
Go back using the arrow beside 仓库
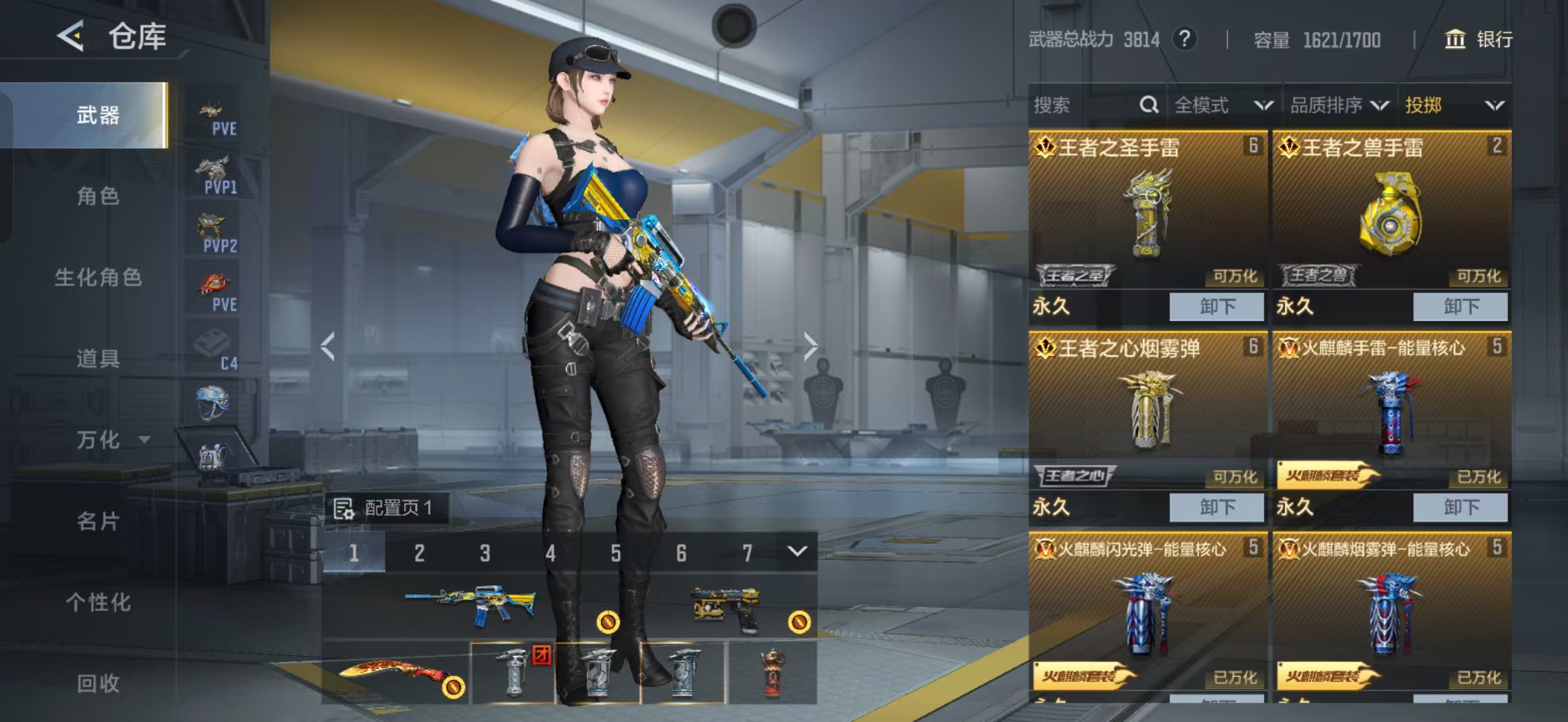click(71, 36)
